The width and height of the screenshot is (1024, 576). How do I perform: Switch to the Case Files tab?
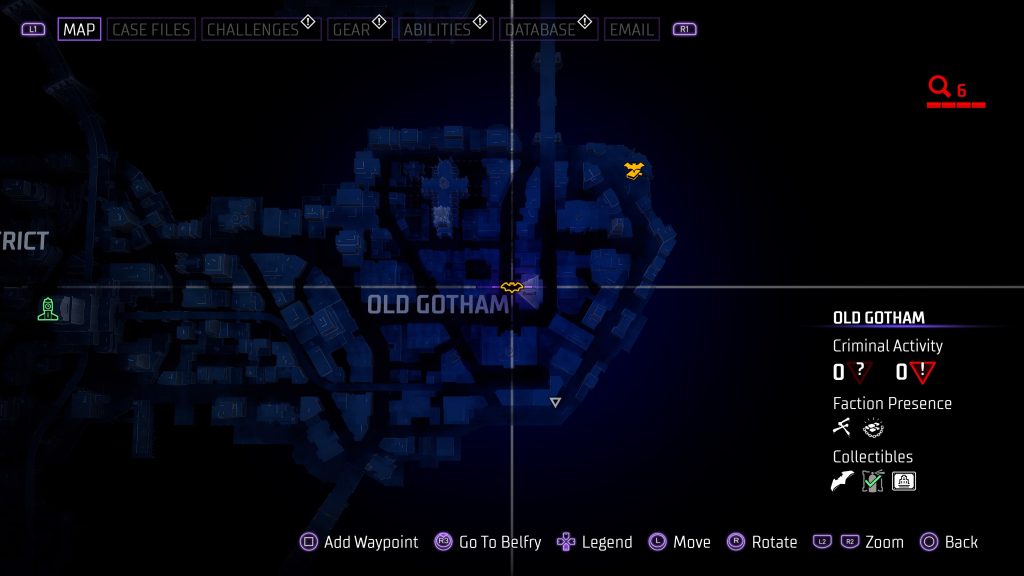[x=151, y=29]
